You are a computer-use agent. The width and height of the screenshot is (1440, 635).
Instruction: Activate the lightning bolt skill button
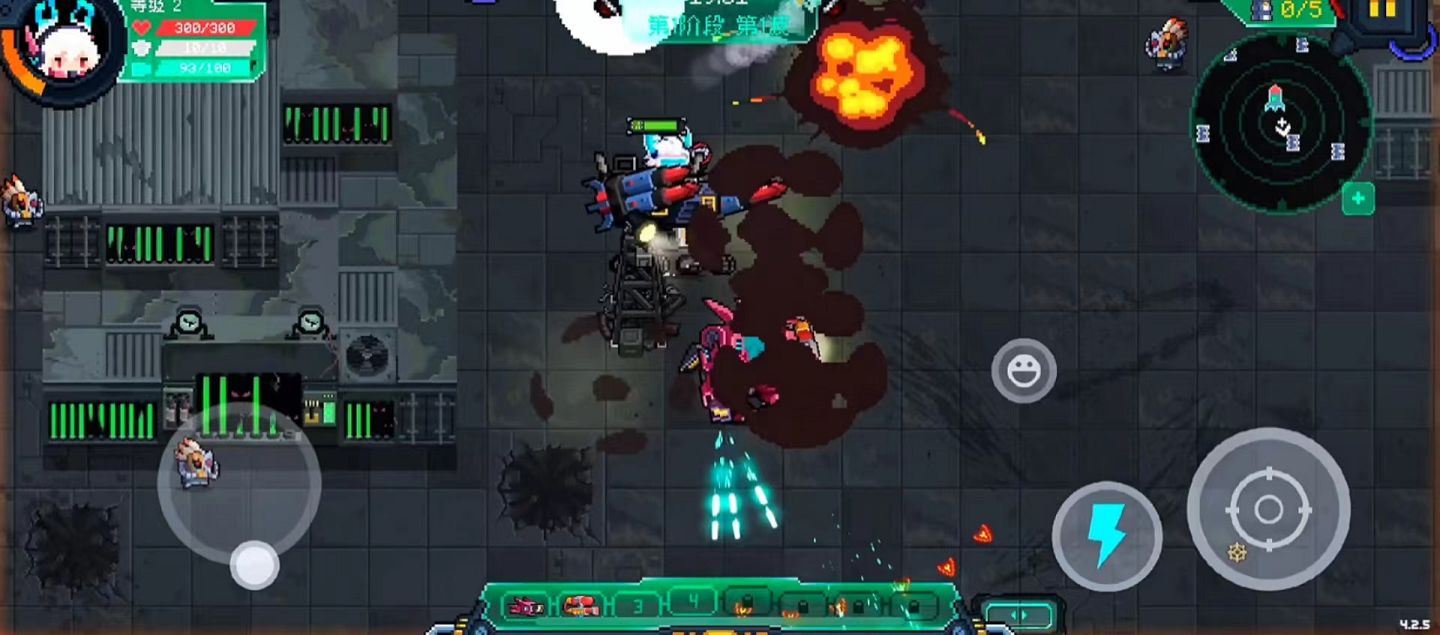point(1106,536)
